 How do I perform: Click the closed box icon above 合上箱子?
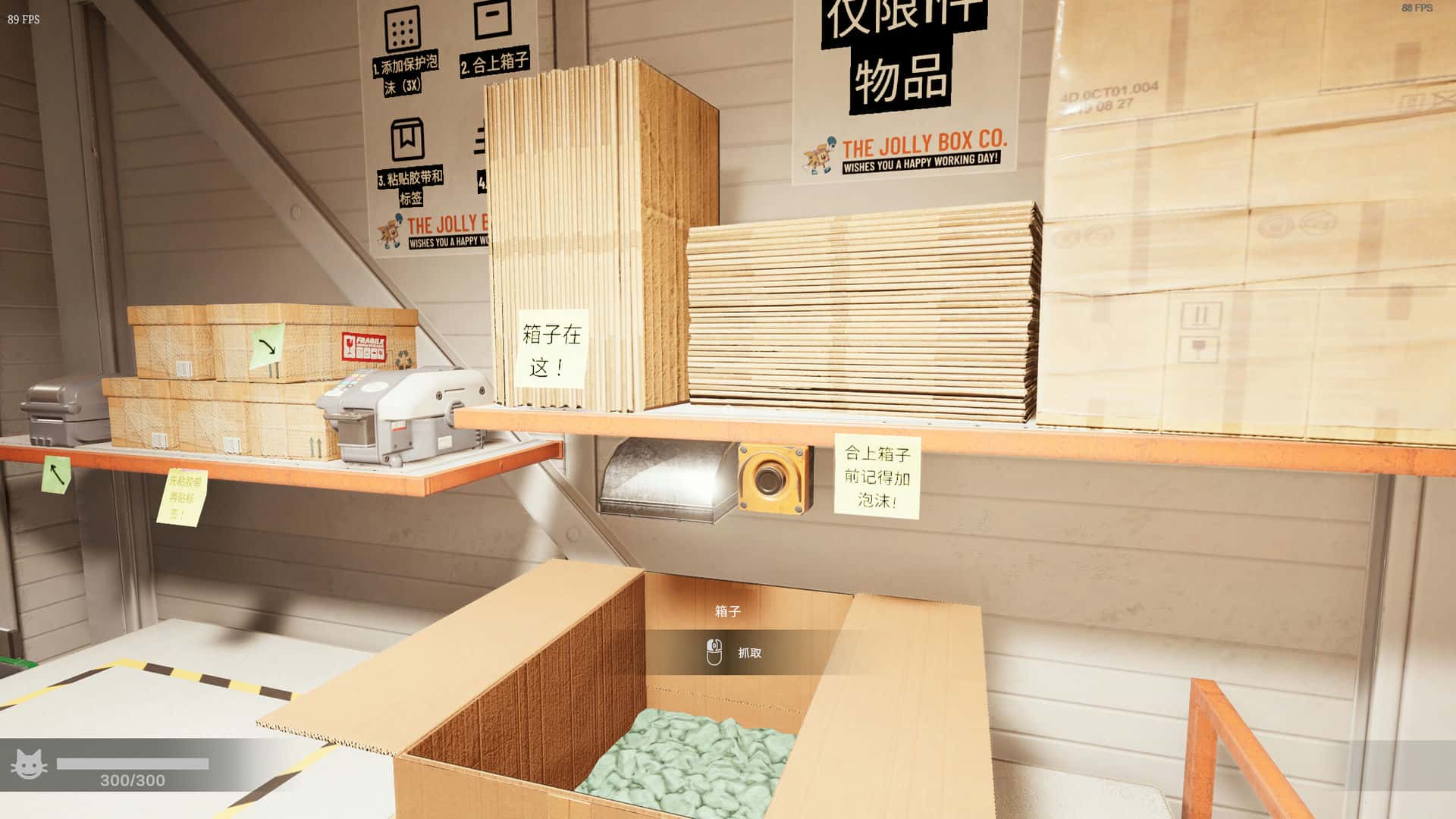point(493,19)
